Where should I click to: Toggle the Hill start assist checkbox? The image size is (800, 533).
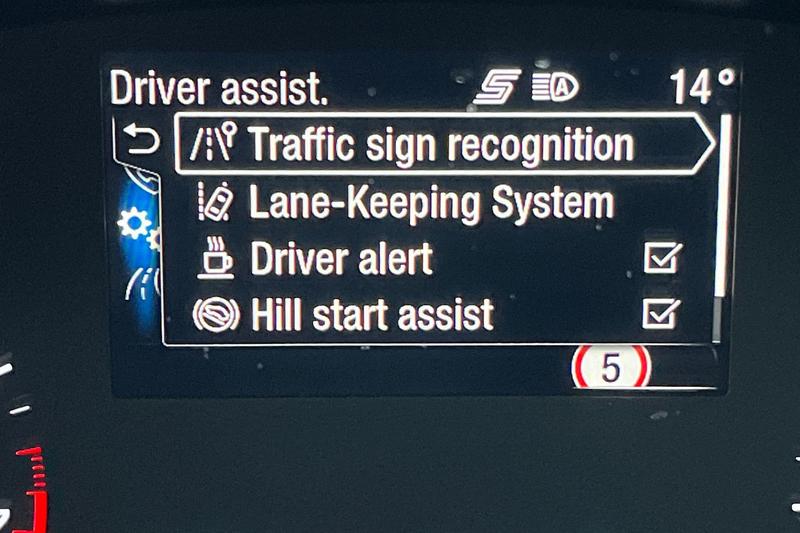coord(661,315)
